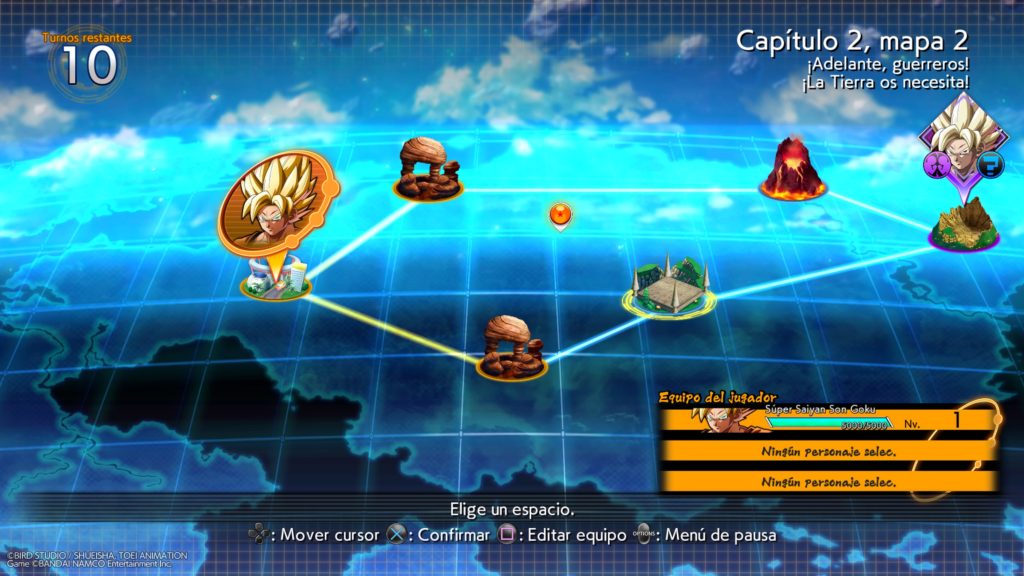Choose the mountain space with the enemy
Image resolution: width=1024 pixels, height=576 pixels.
pyautogui.click(x=965, y=226)
